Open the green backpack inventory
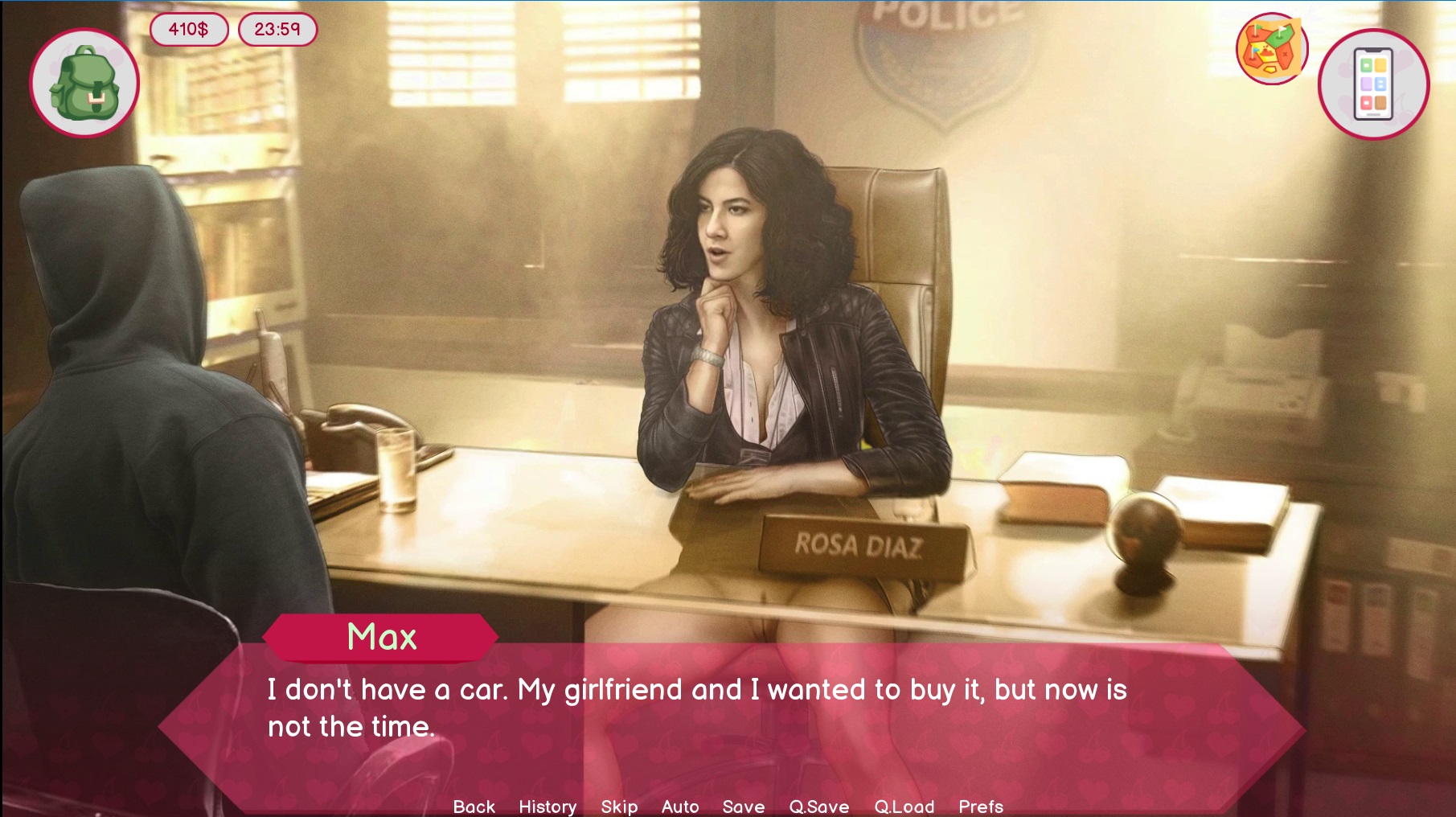Viewport: 1456px width, 817px height. click(x=84, y=83)
